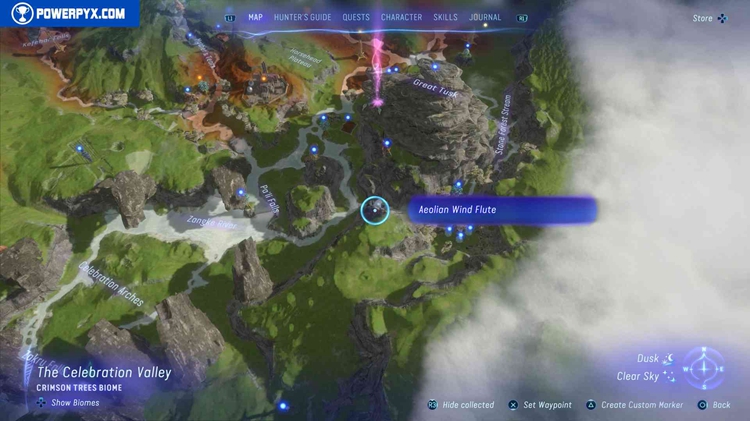The image size is (750, 421).
Task: Click the Aeolian Wind Flute tooltip label
Action: pos(500,210)
